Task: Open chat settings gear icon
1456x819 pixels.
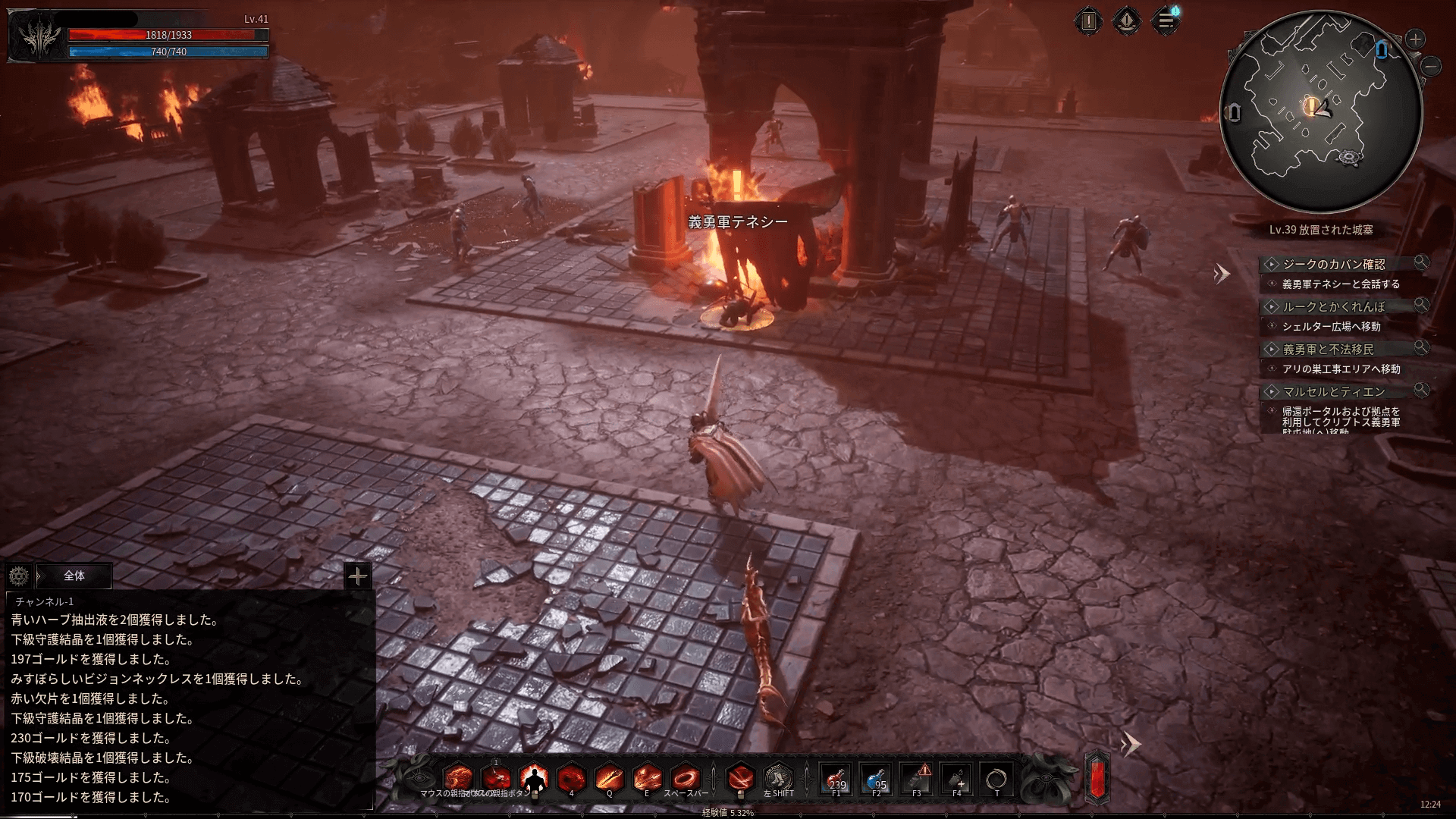Action: click(19, 576)
